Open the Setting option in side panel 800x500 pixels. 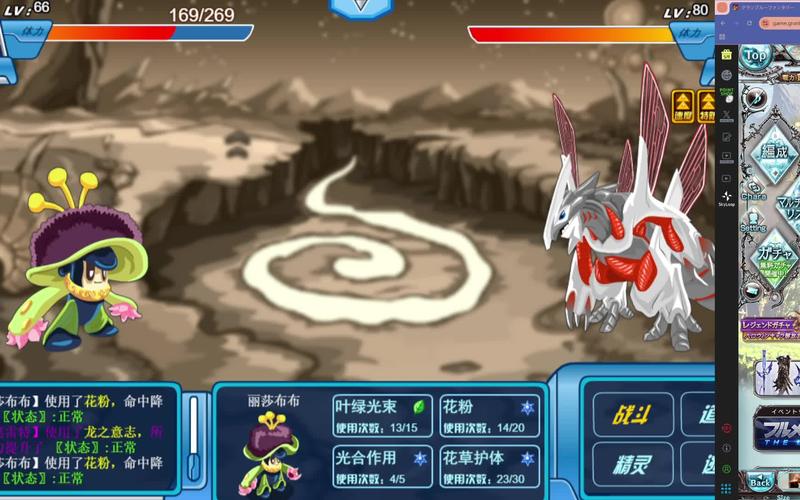pos(753,222)
